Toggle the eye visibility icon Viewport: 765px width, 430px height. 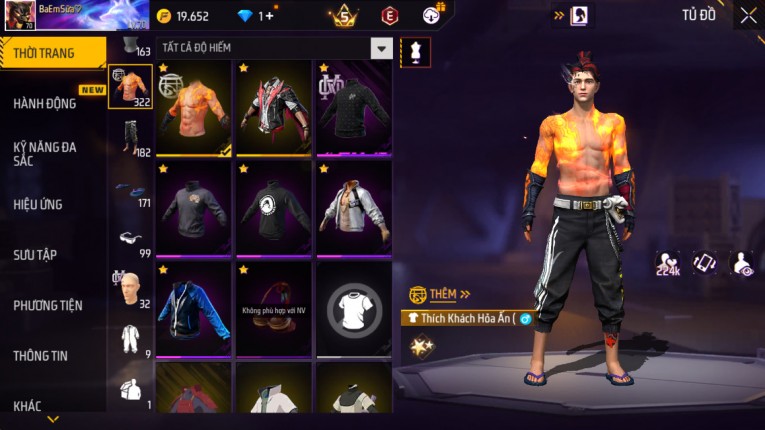pyautogui.click(x=742, y=263)
